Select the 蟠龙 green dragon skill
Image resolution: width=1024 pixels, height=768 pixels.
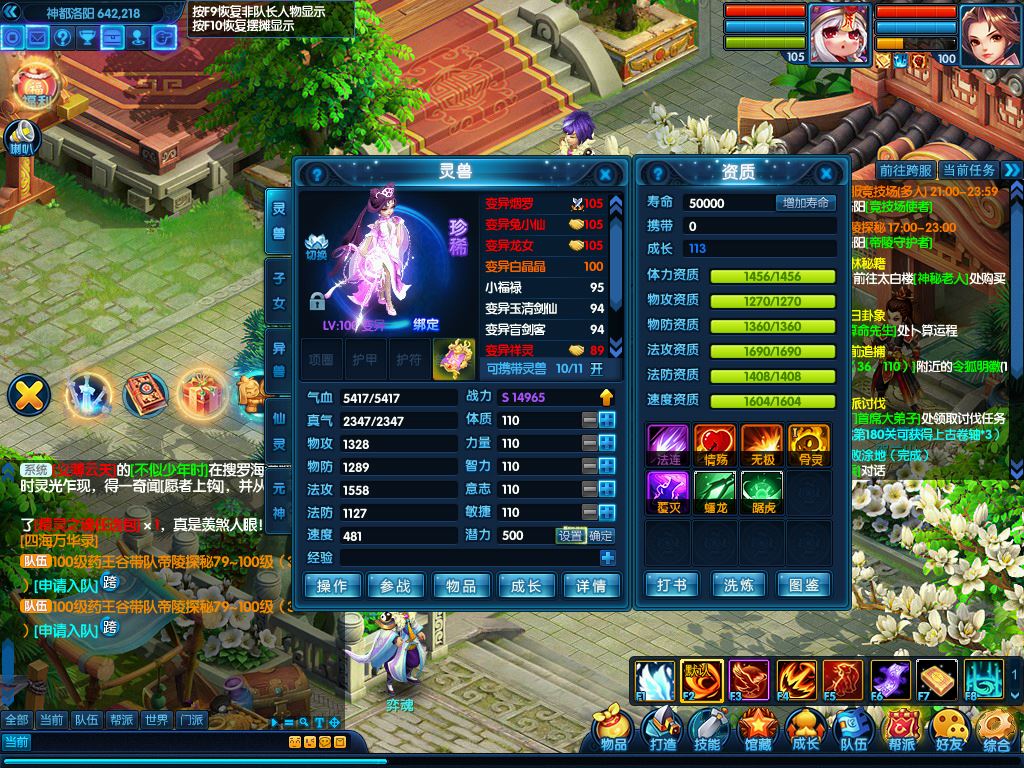pyautogui.click(x=714, y=491)
